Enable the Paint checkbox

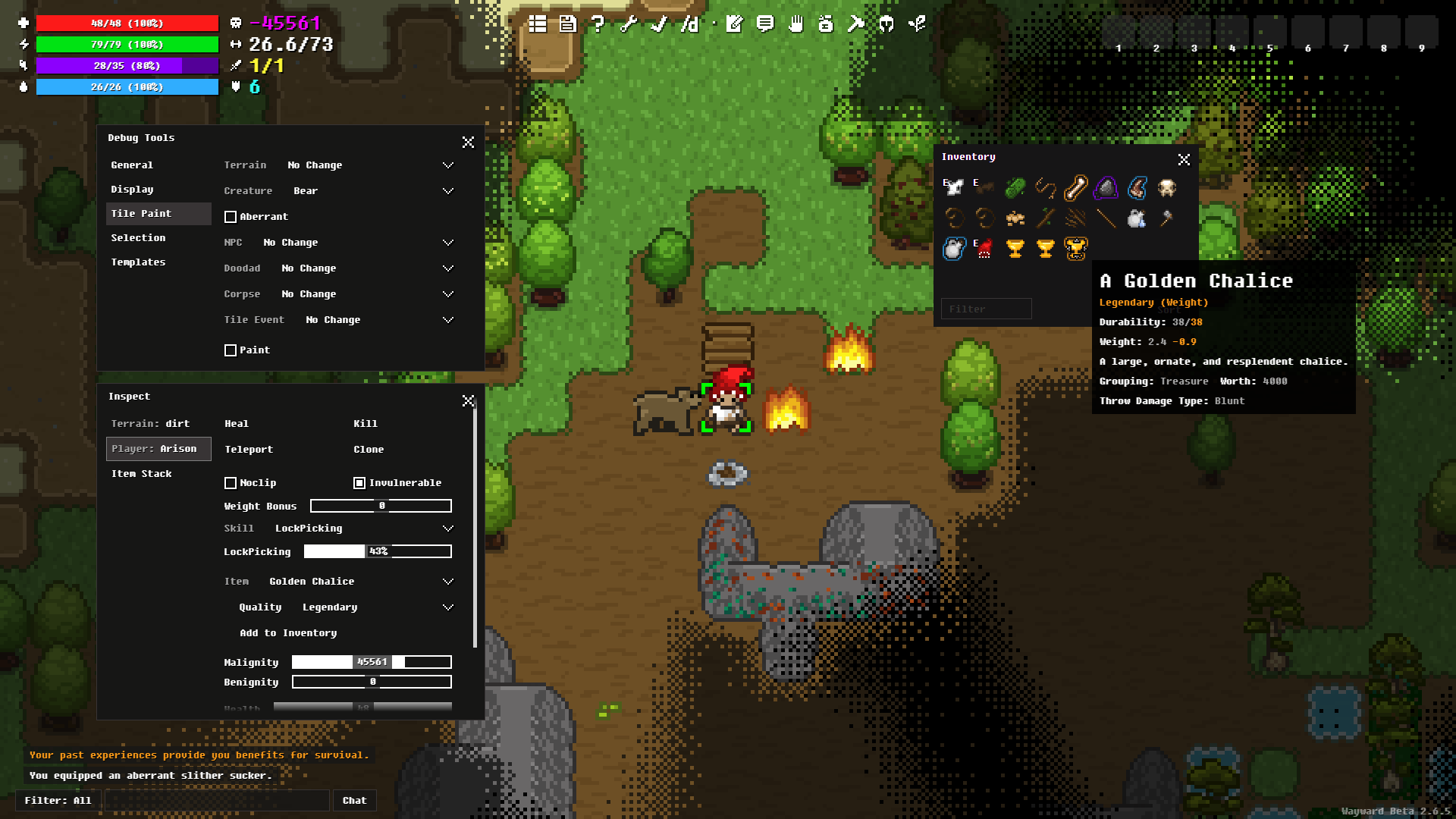coord(231,350)
